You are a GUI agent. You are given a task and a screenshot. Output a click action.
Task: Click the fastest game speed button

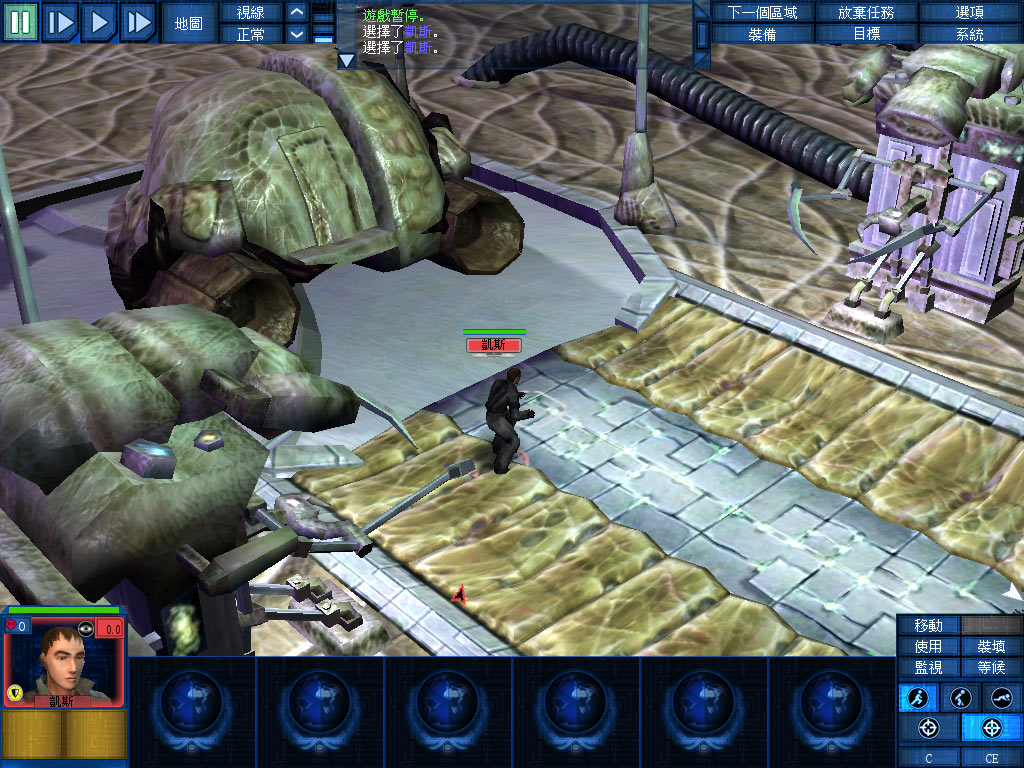(x=139, y=21)
